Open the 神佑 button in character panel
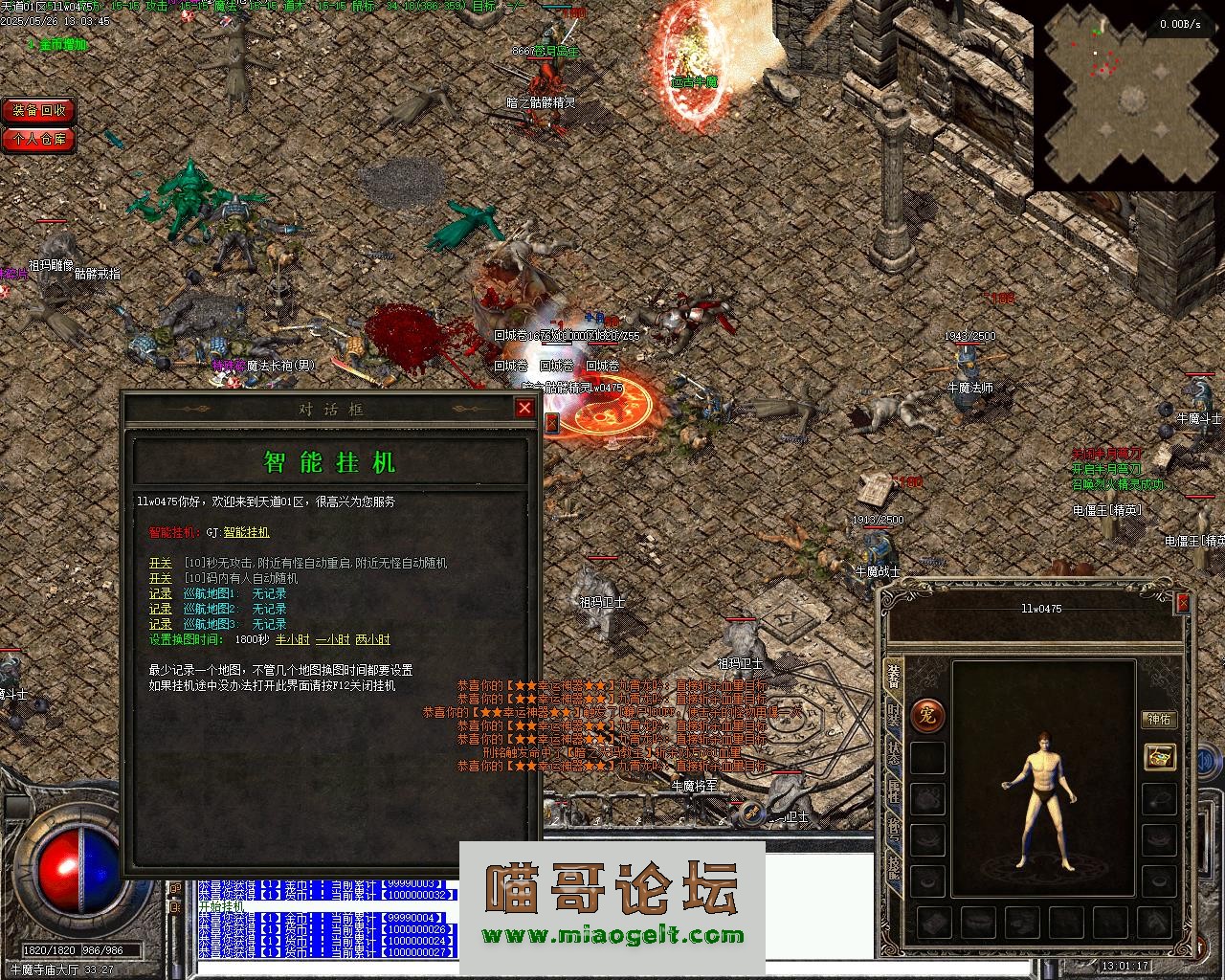1225x980 pixels. 1159,720
